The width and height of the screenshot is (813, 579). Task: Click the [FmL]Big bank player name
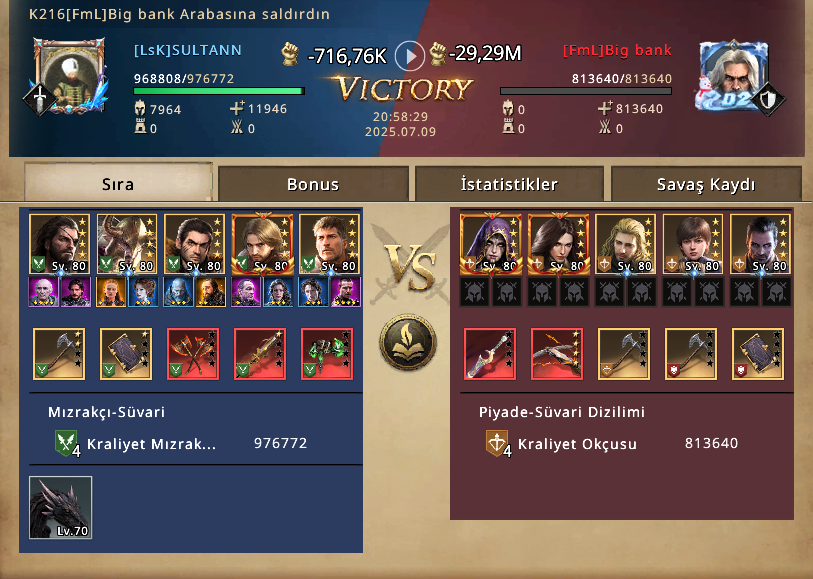pyautogui.click(x=617, y=50)
